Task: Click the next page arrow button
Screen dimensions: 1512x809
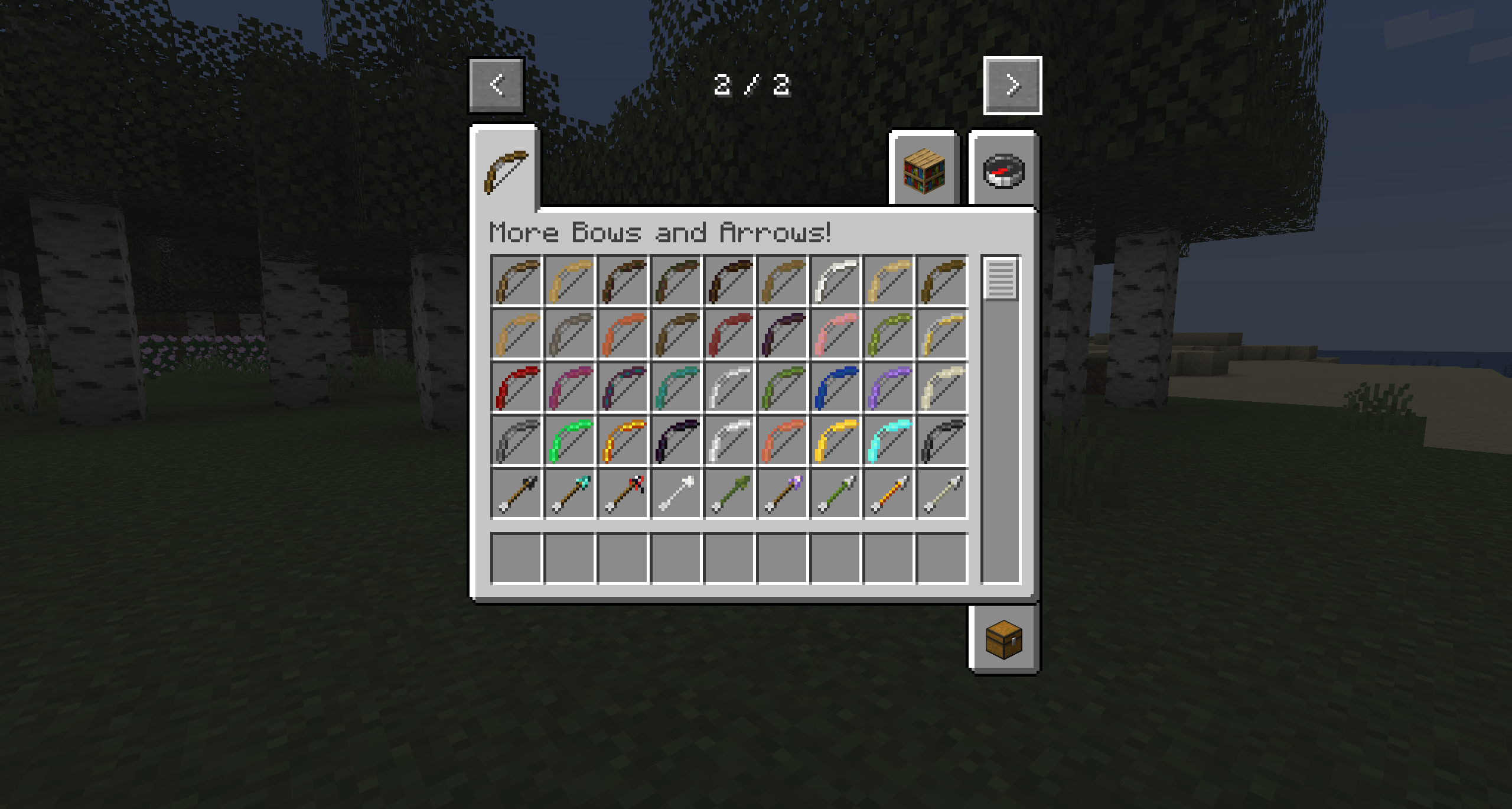Action: pyautogui.click(x=1012, y=85)
